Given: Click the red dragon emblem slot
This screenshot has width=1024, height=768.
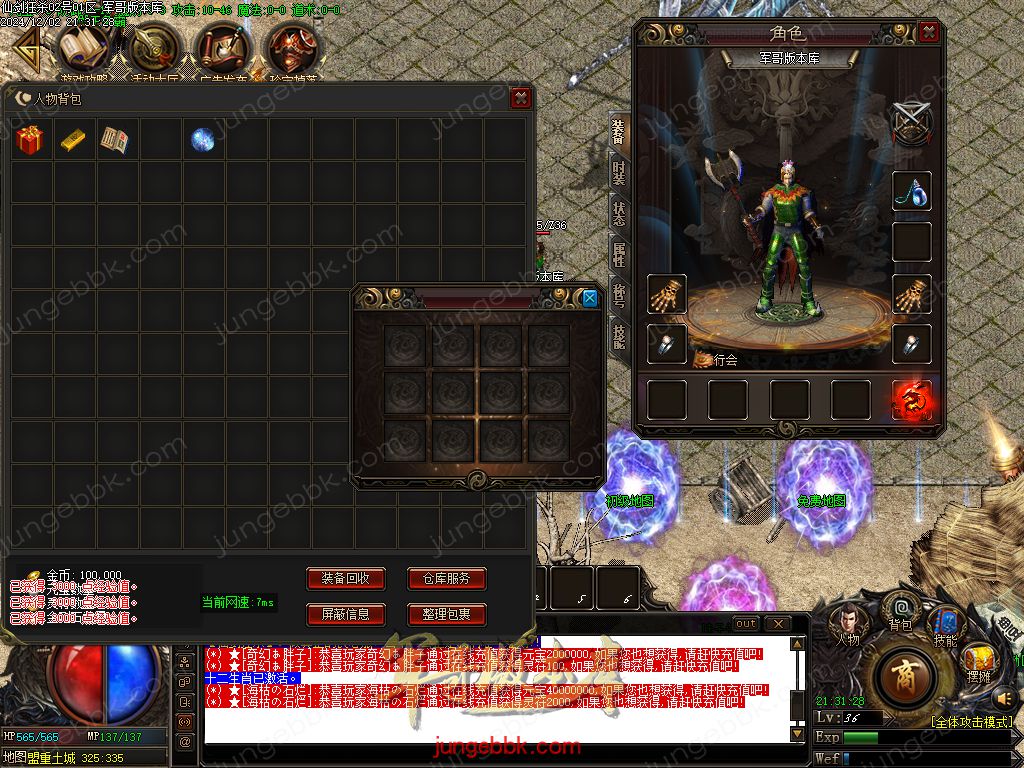Looking at the screenshot, I should click(x=912, y=400).
